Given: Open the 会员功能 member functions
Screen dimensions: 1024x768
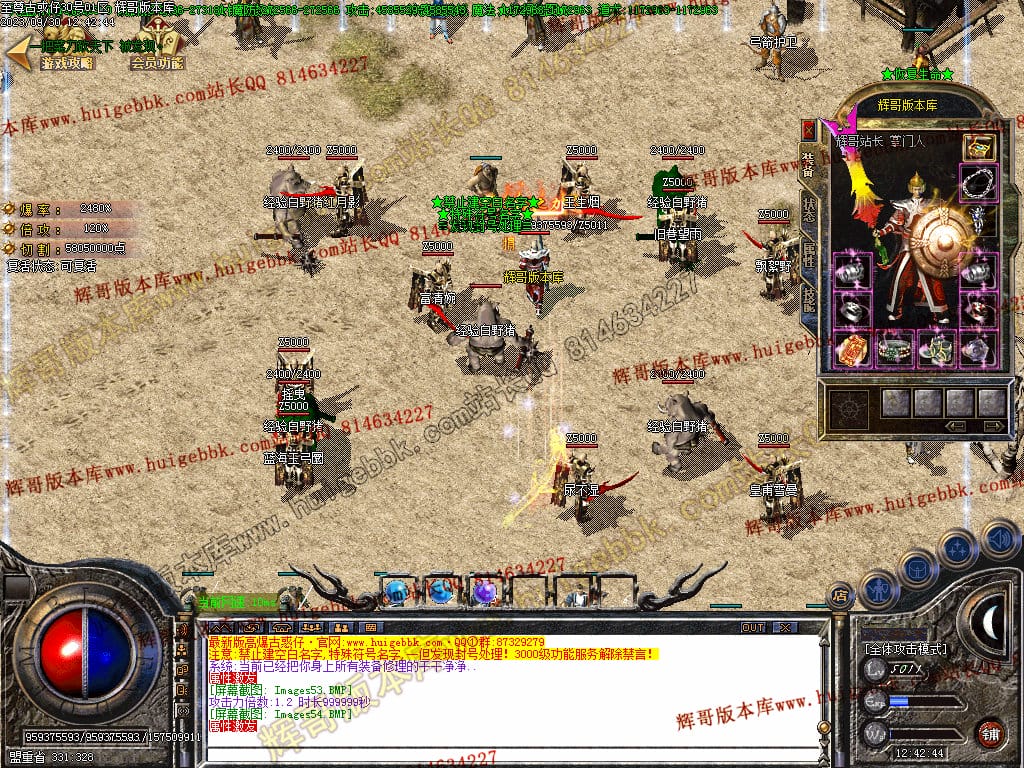Looking at the screenshot, I should pyautogui.click(x=157, y=62).
